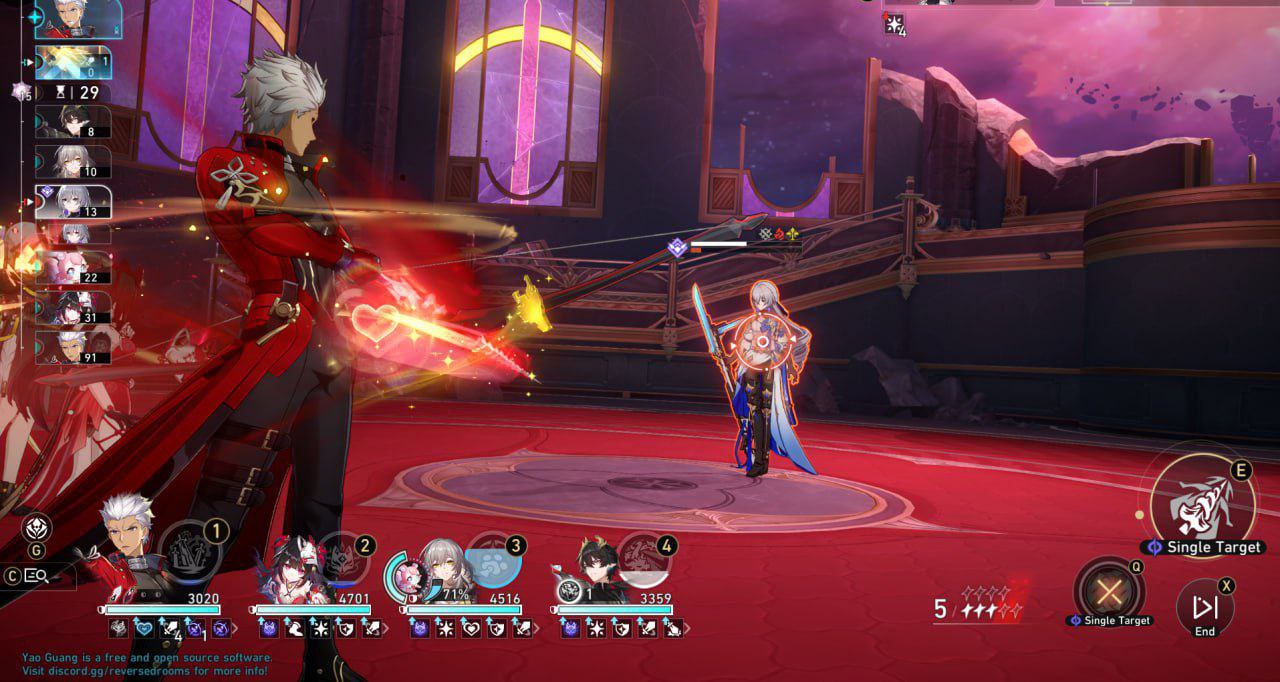Click the End turn button
Viewport: 1280px width, 682px height.
click(1204, 607)
